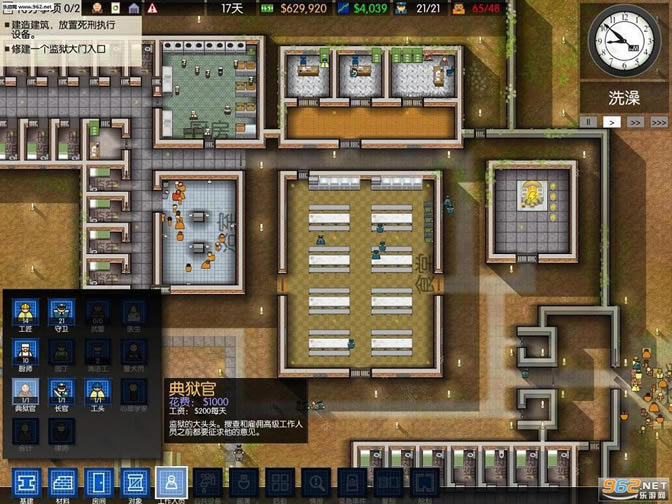The width and height of the screenshot is (672, 504).
Task: Open the 材料 materials menu
Action: point(61,483)
